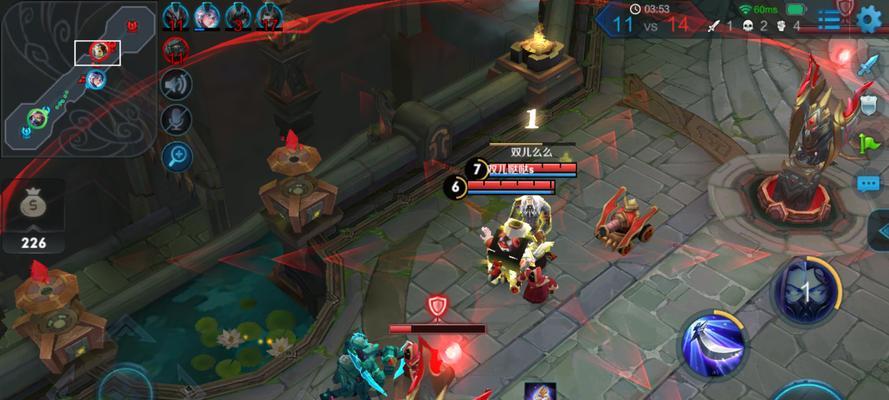Activate the masked face skill on cooldown
889x400 pixels.
click(x=807, y=291)
